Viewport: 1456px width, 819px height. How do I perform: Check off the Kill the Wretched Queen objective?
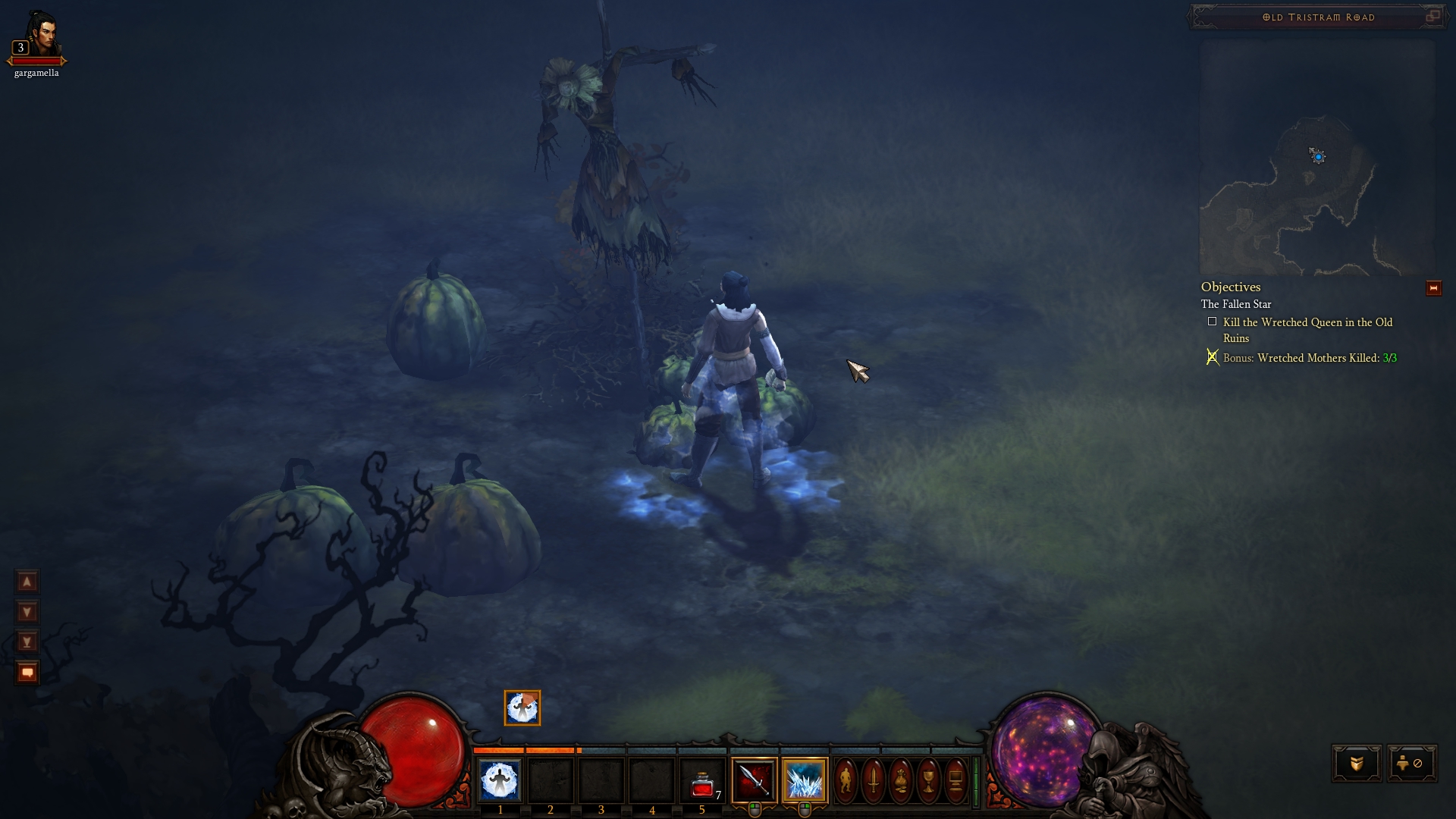[1213, 322]
